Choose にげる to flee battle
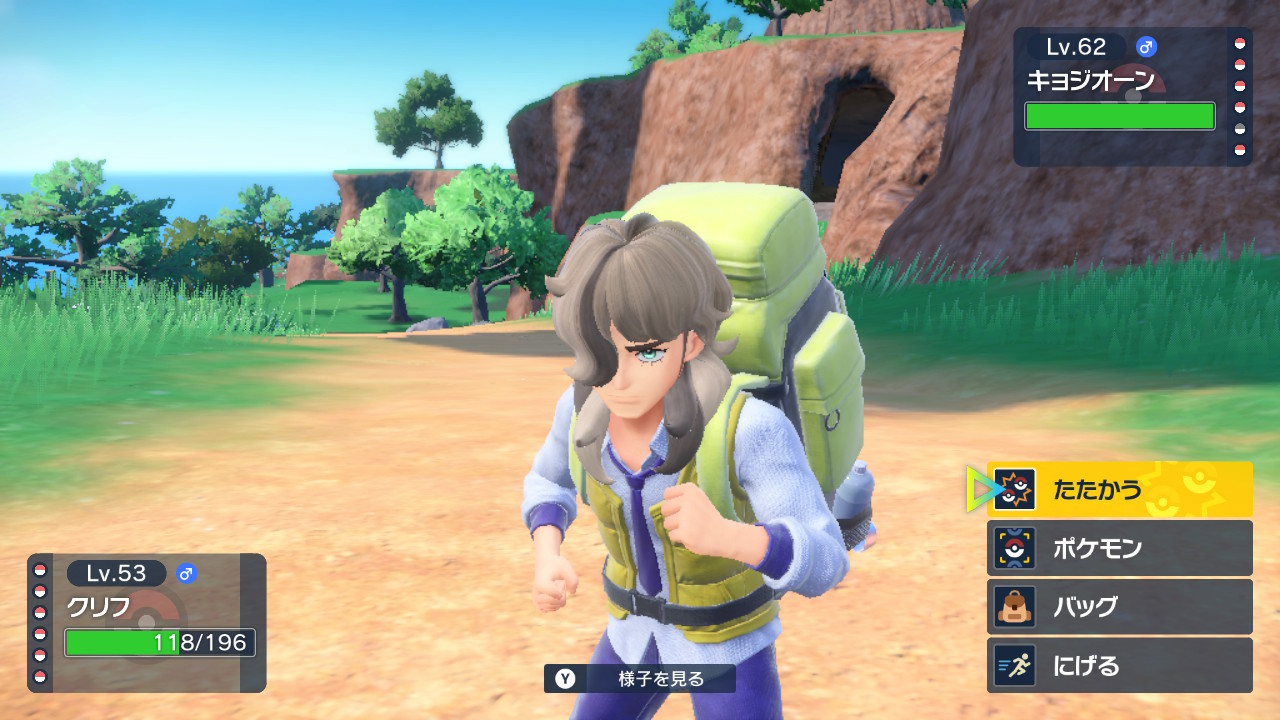The height and width of the screenshot is (720, 1280). [1119, 666]
